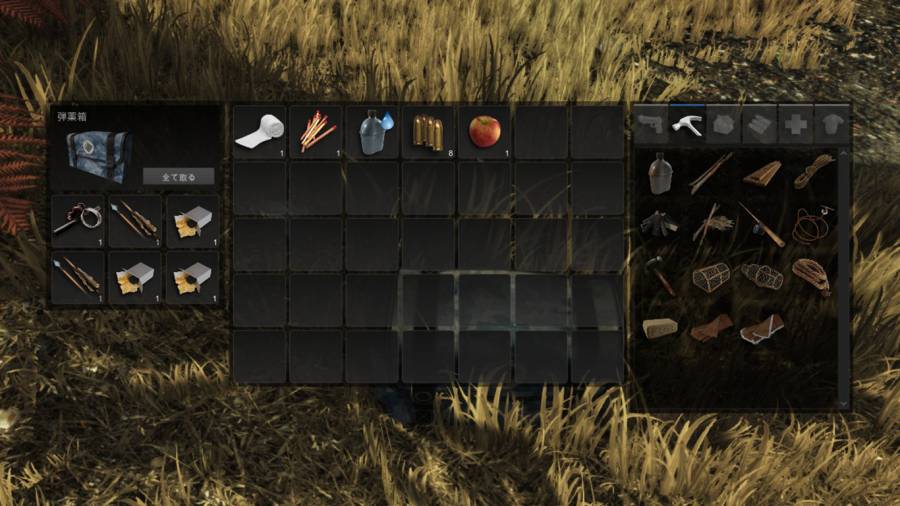Select the water canteen with droplet

(373, 133)
